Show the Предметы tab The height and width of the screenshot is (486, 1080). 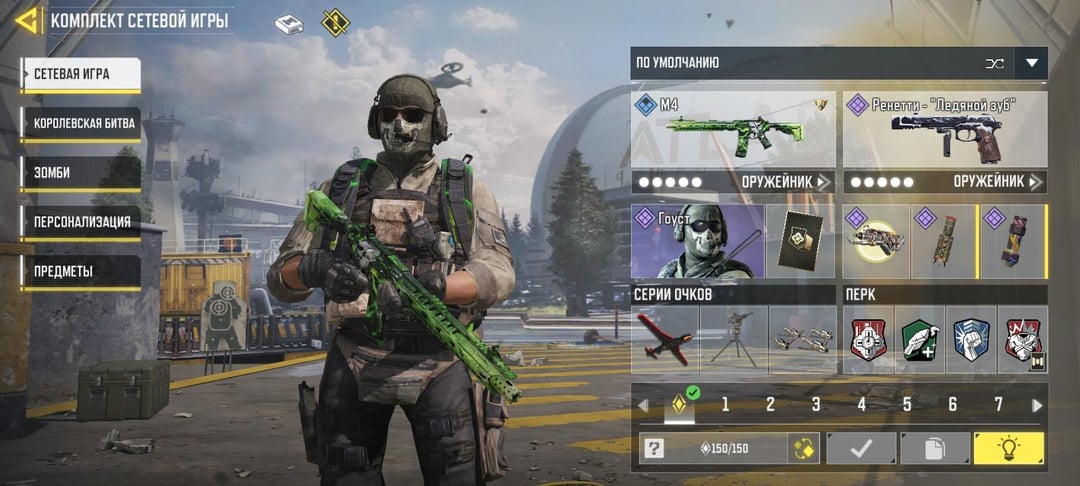click(81, 272)
